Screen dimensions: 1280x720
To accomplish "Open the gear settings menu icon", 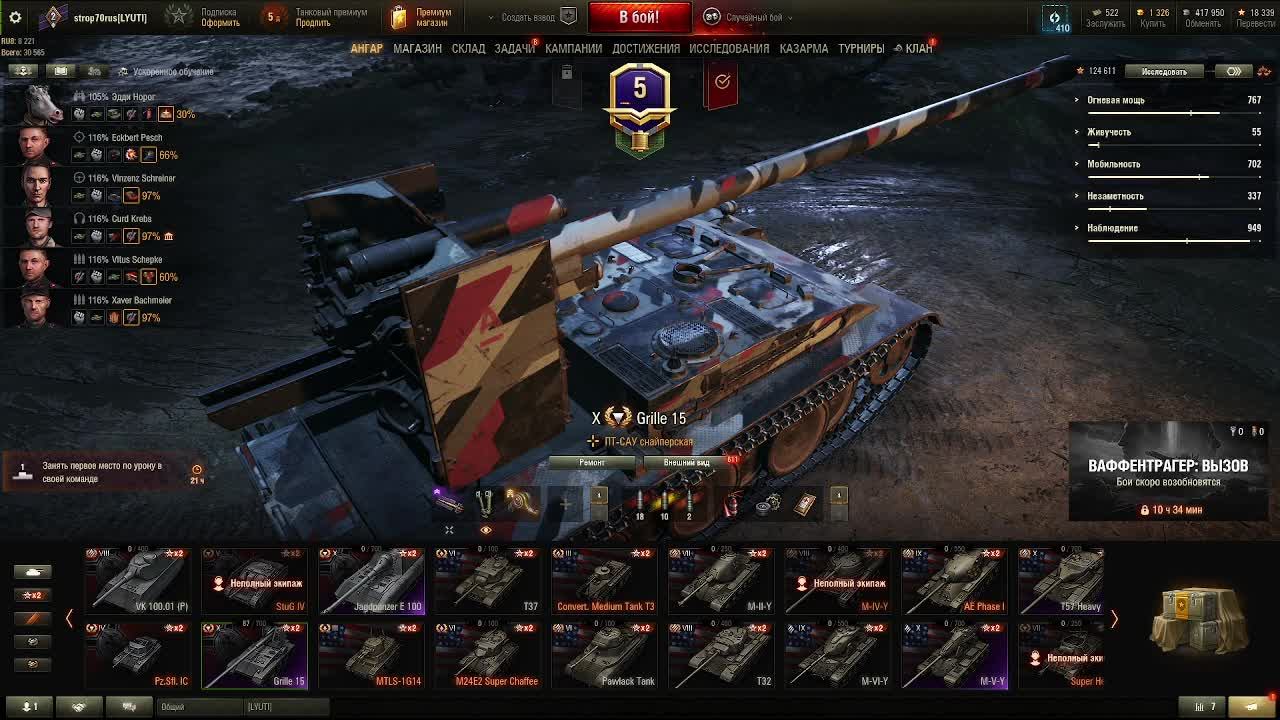I will point(15,17).
